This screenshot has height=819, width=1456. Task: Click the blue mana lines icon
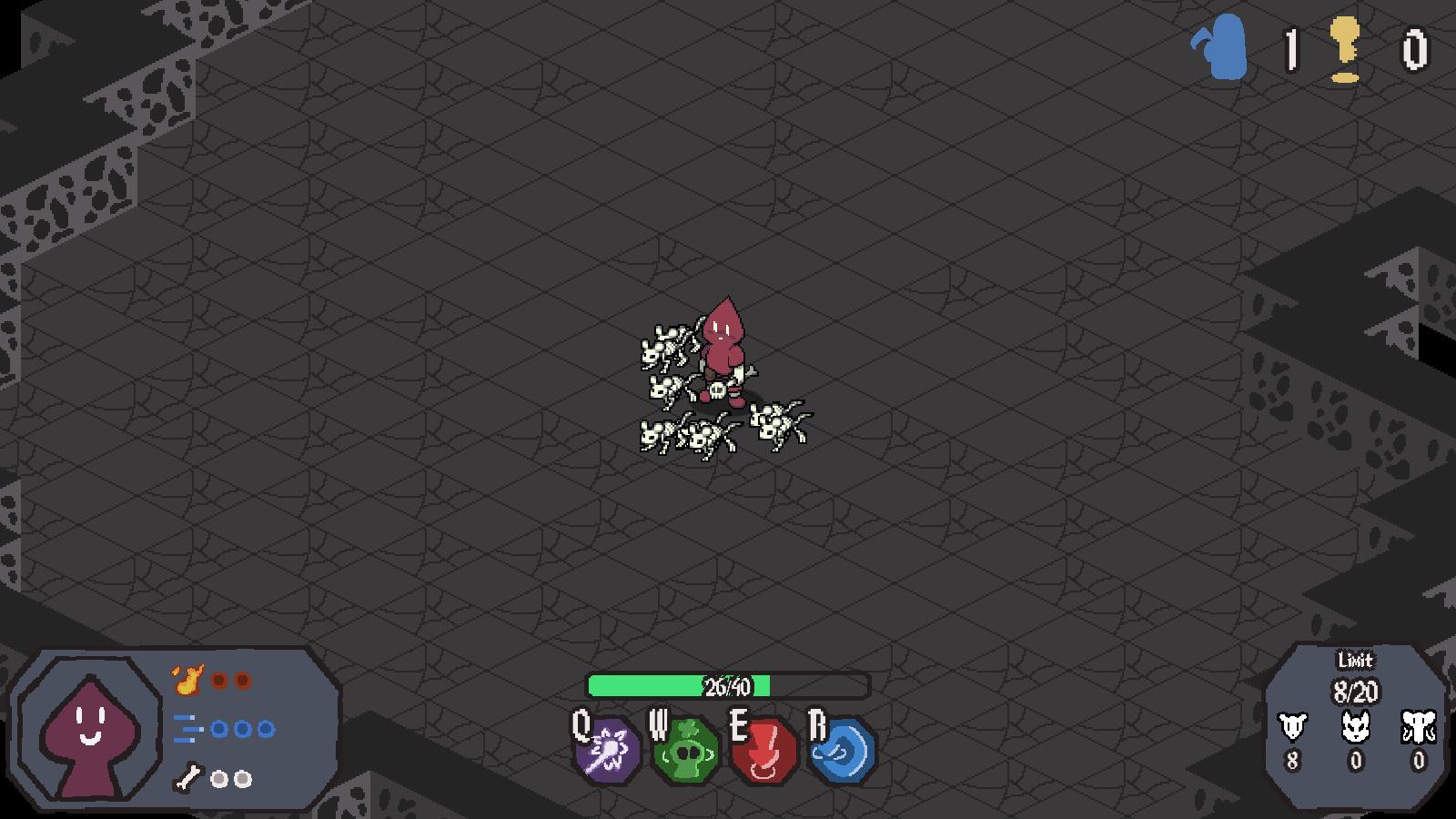point(187,728)
